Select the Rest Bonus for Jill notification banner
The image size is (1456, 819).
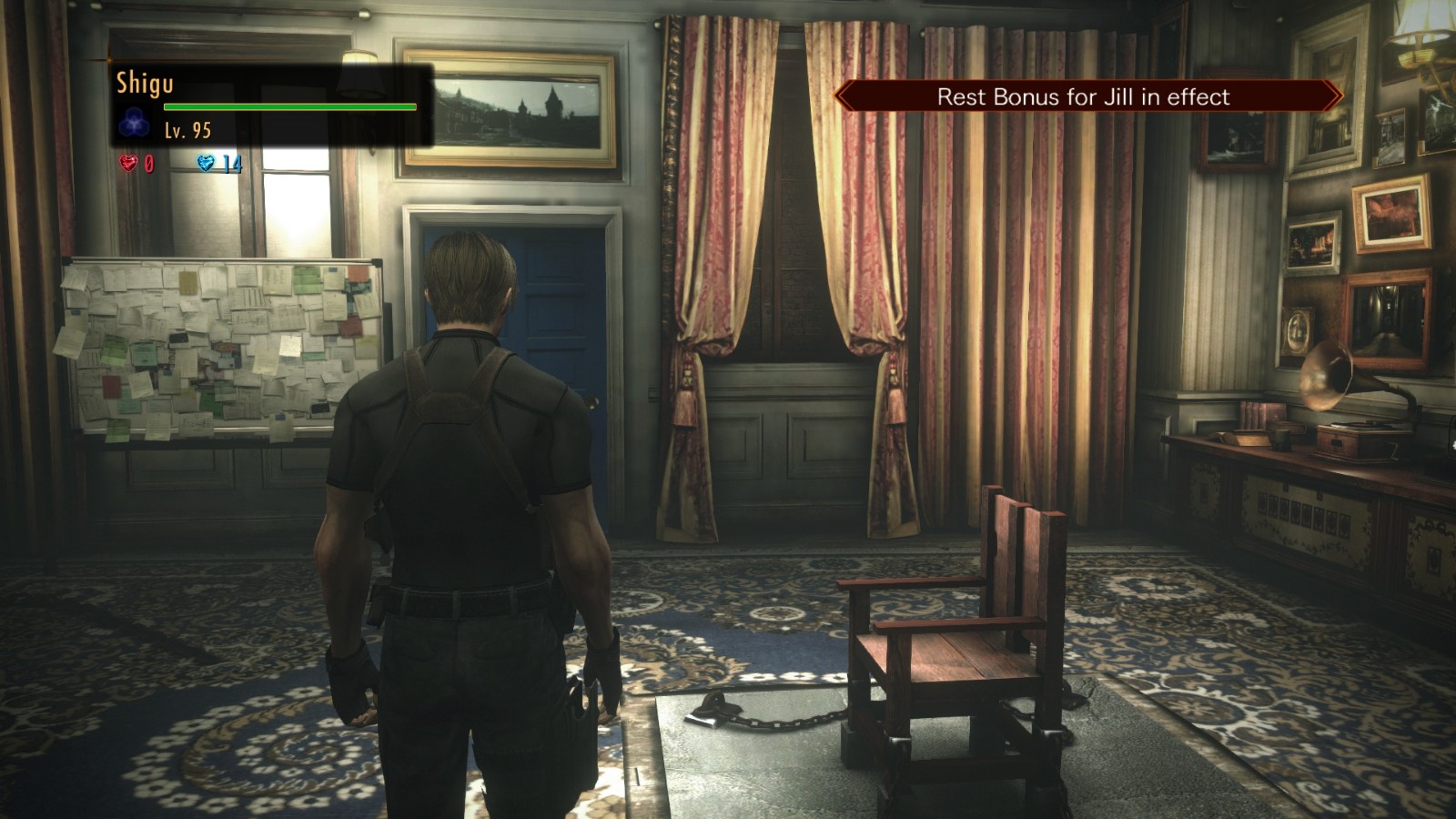tap(1087, 96)
